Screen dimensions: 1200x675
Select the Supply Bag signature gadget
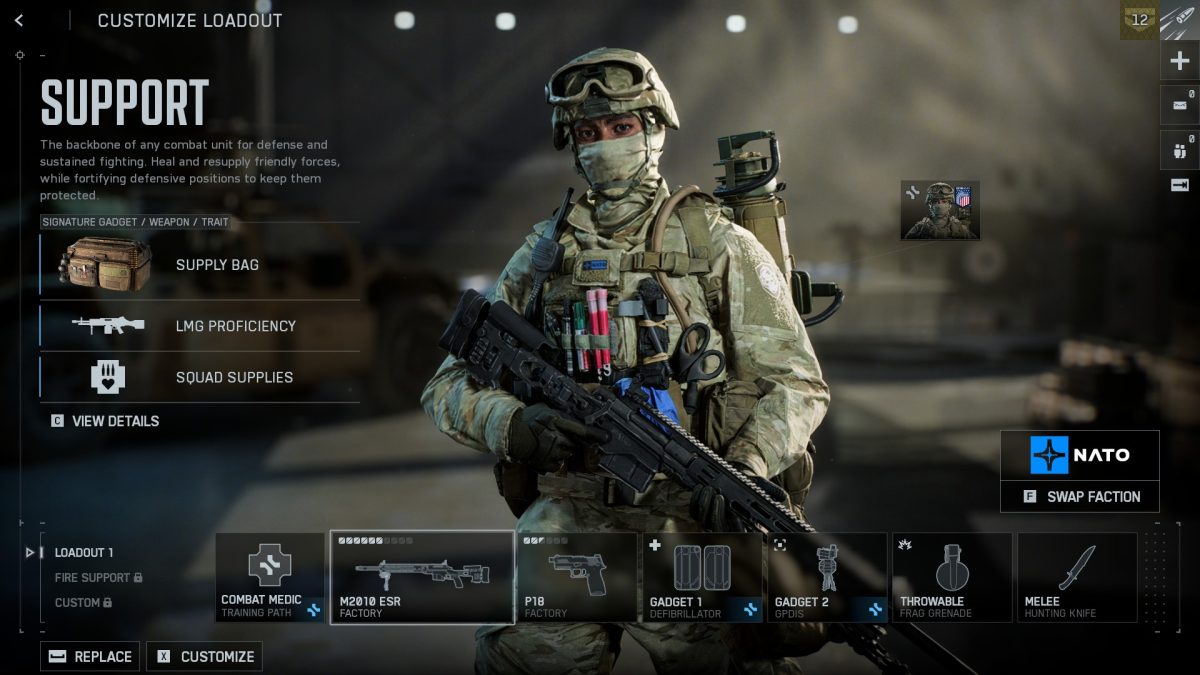pos(200,265)
